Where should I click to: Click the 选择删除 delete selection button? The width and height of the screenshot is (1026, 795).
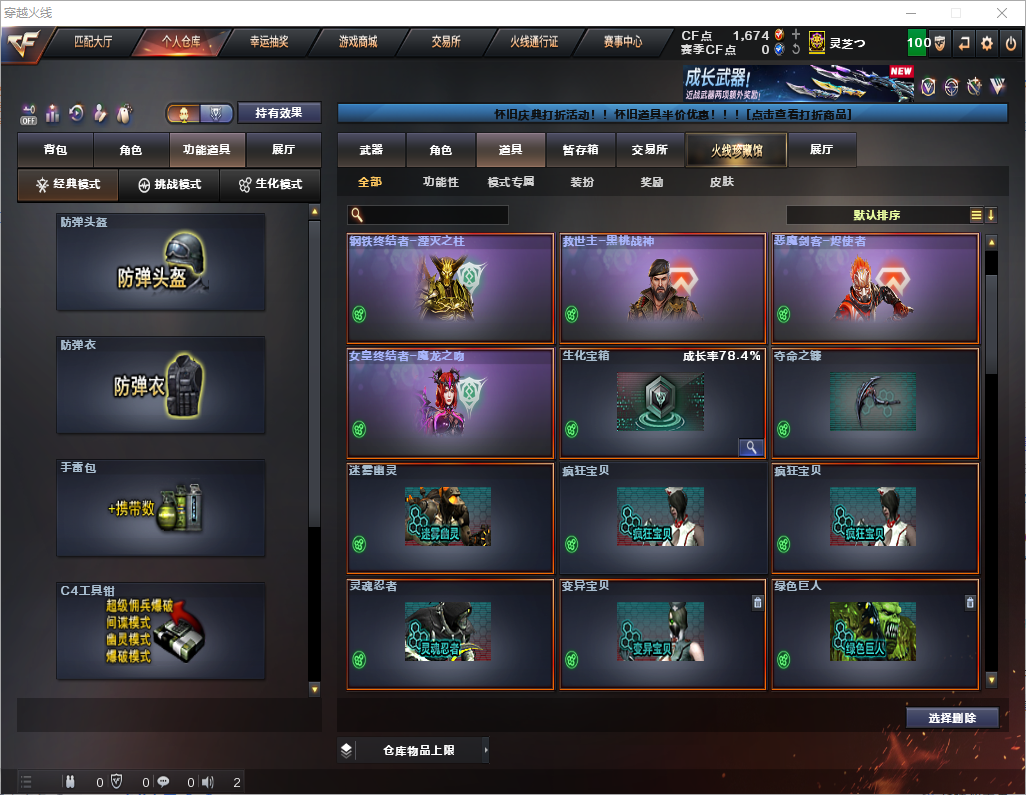point(951,718)
